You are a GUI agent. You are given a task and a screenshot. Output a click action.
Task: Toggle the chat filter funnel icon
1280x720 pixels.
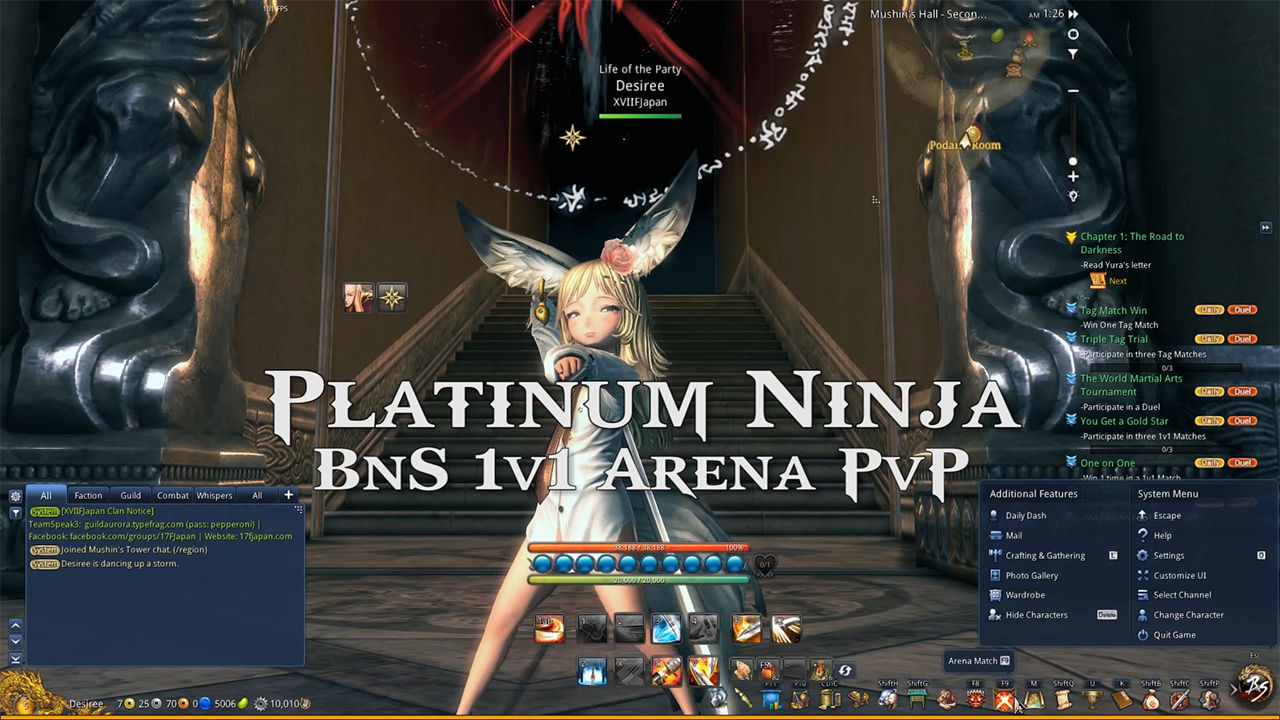(15, 513)
